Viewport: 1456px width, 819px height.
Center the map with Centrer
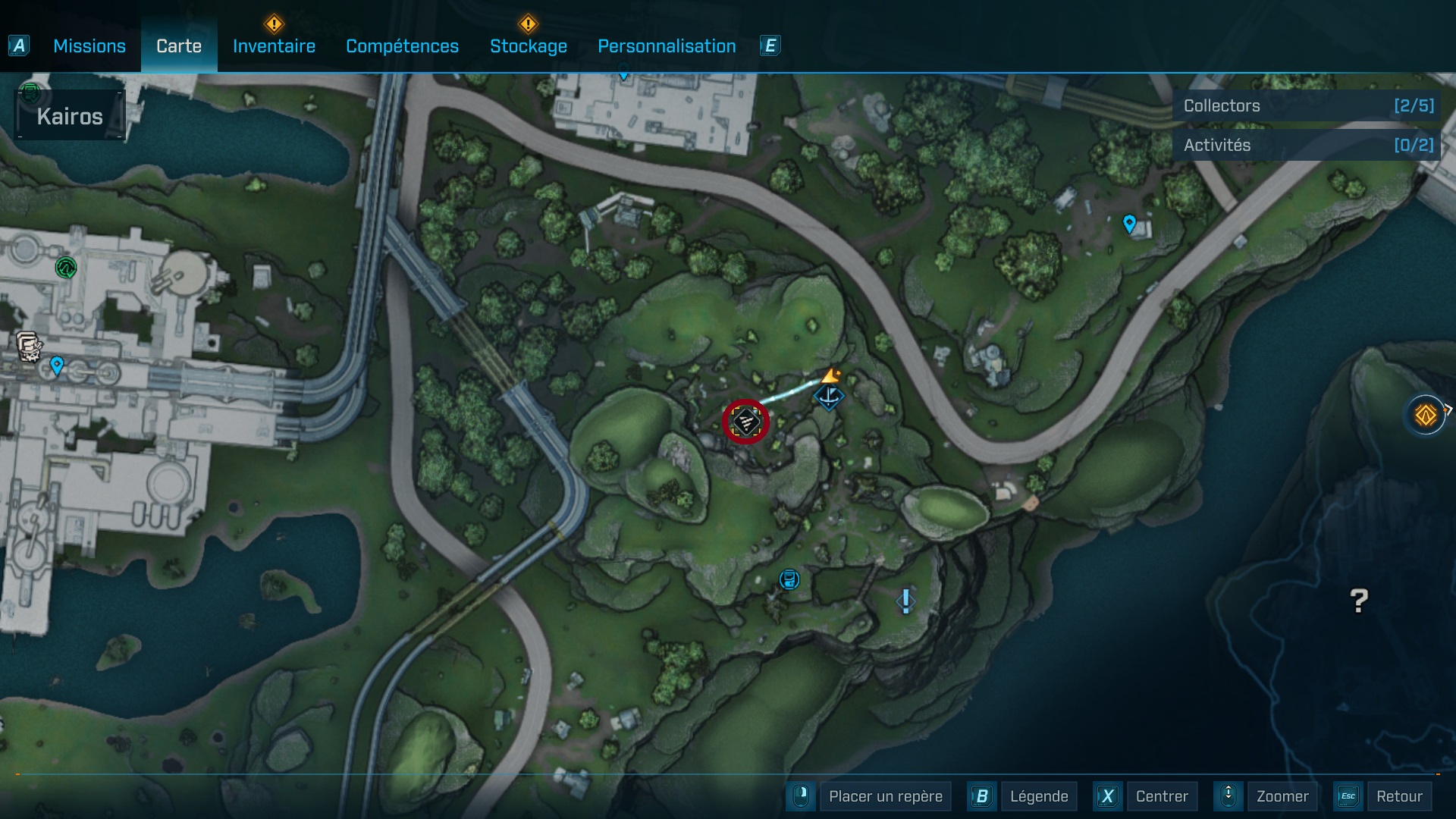click(1161, 796)
